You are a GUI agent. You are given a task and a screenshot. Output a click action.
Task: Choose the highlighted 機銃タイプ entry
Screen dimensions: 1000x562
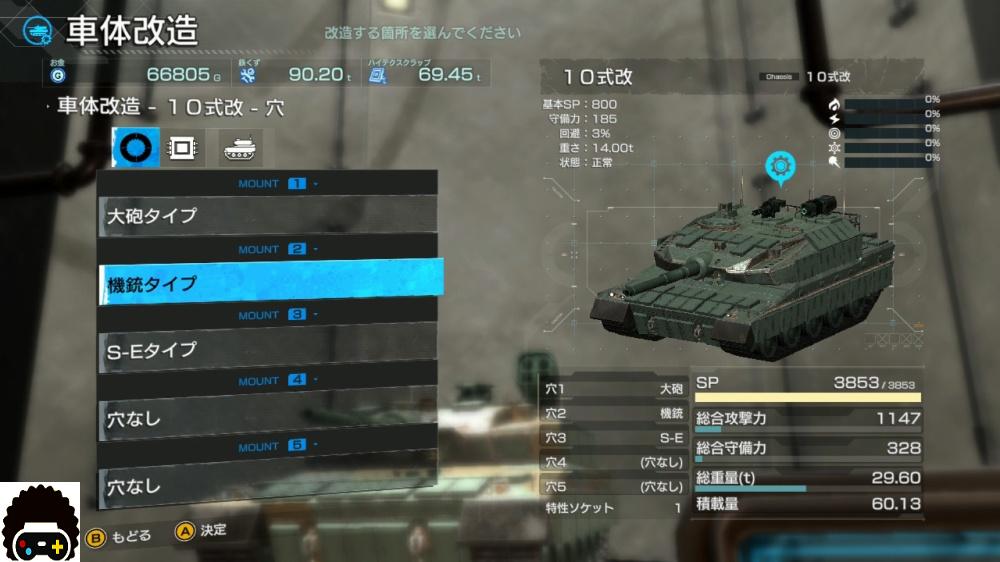270,283
